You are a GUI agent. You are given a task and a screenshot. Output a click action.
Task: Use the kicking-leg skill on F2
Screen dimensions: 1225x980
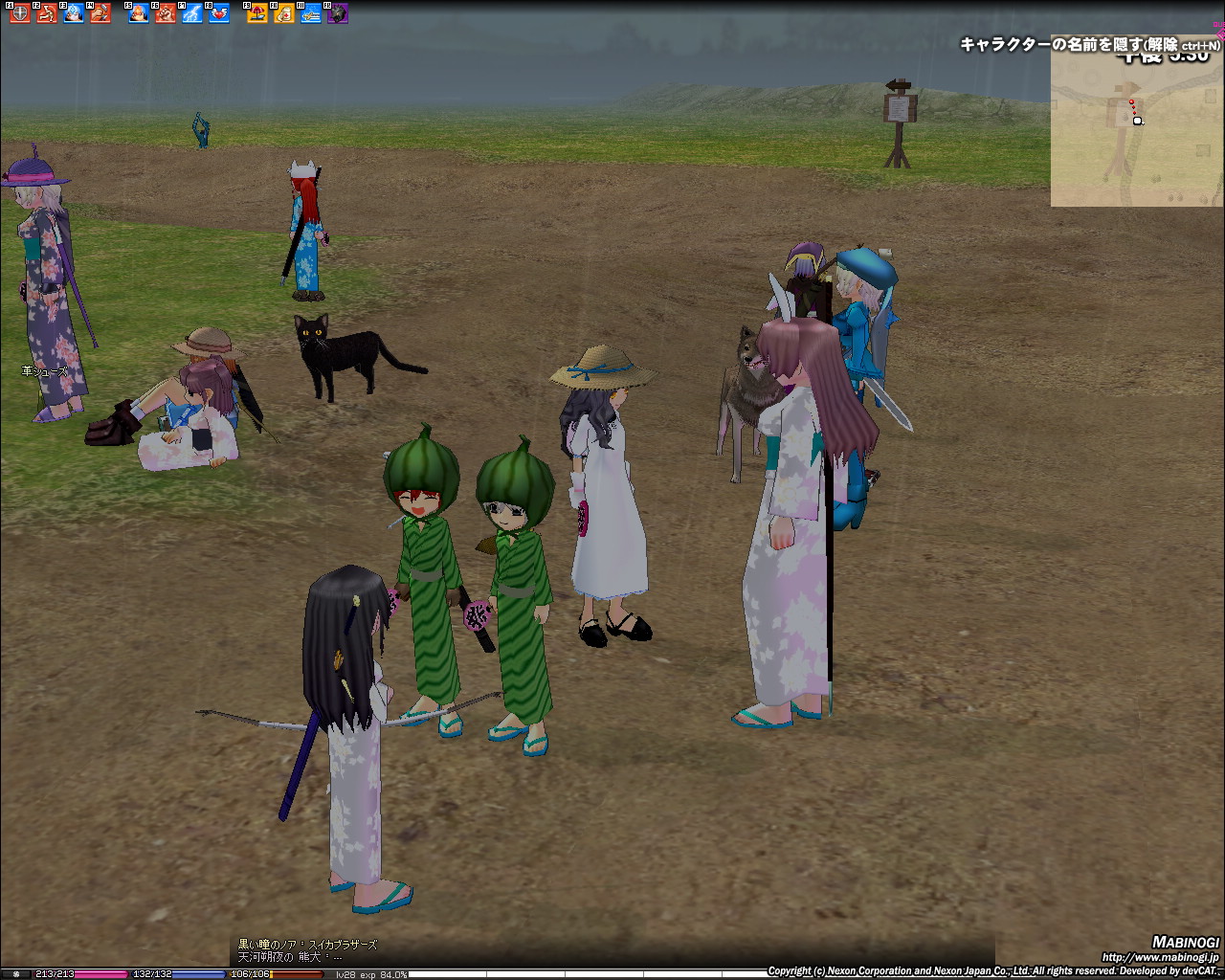[x=46, y=13]
